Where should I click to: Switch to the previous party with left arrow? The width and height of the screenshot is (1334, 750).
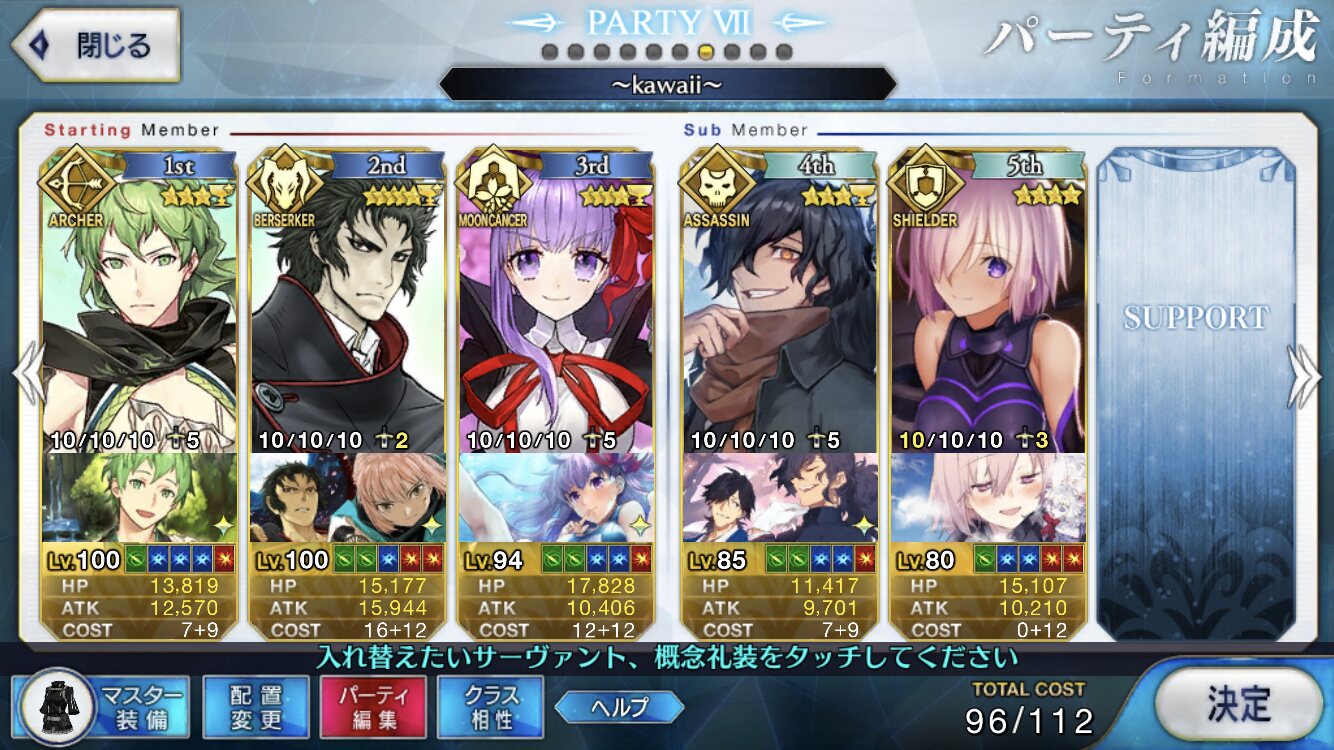tap(26, 375)
